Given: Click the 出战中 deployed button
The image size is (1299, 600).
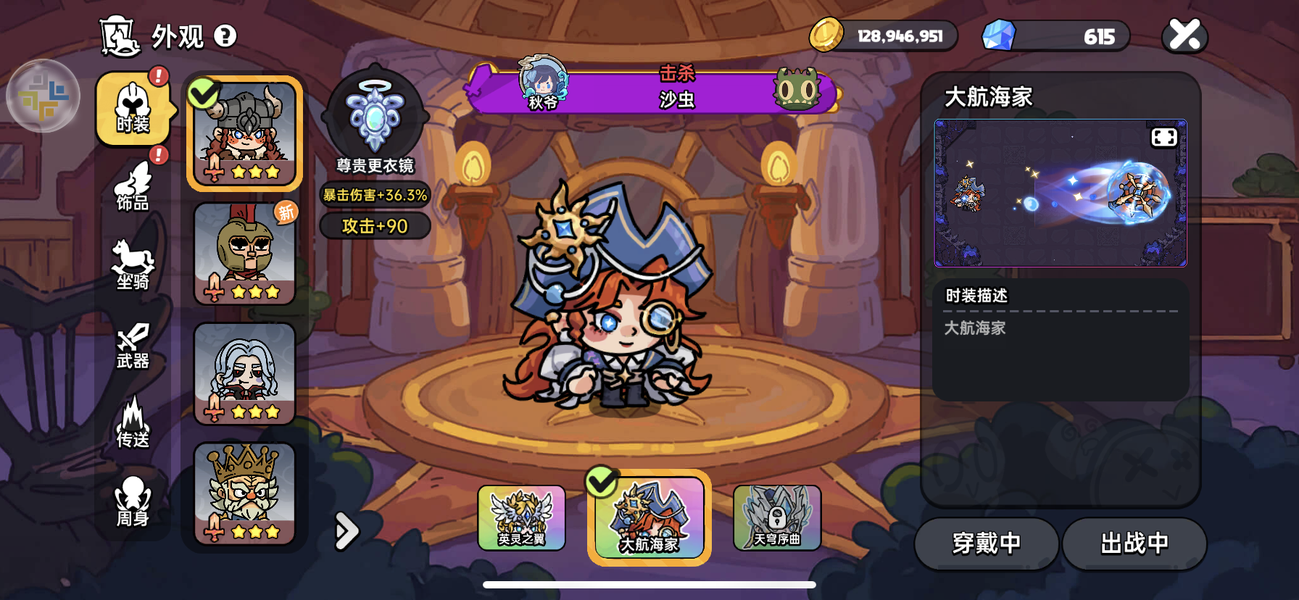Looking at the screenshot, I should click(1134, 543).
